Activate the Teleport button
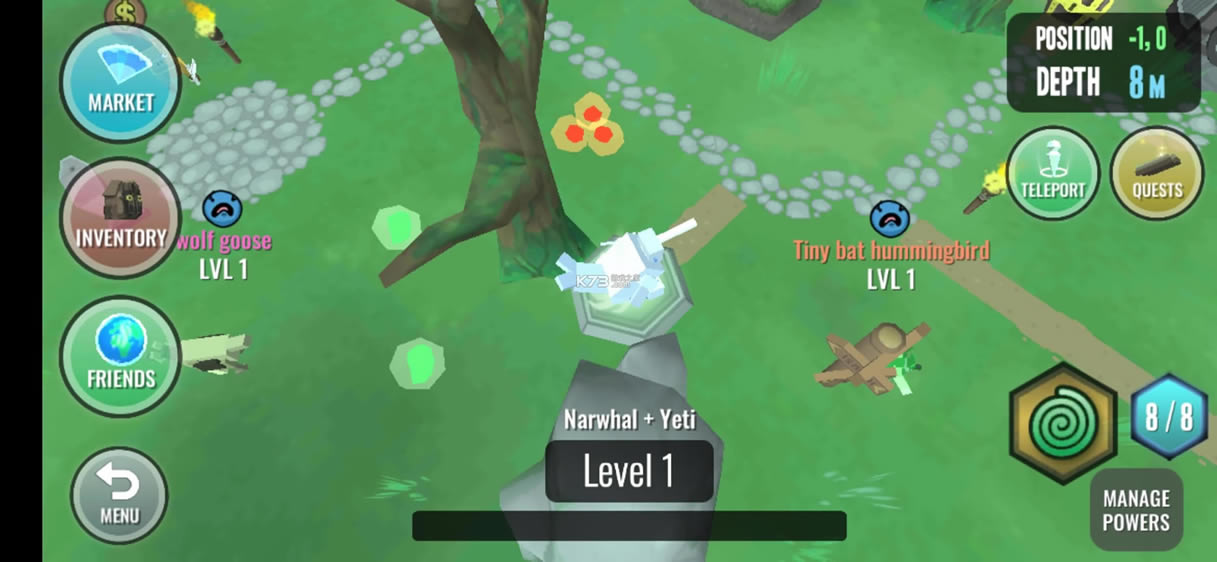1217x562 pixels. click(x=1052, y=173)
